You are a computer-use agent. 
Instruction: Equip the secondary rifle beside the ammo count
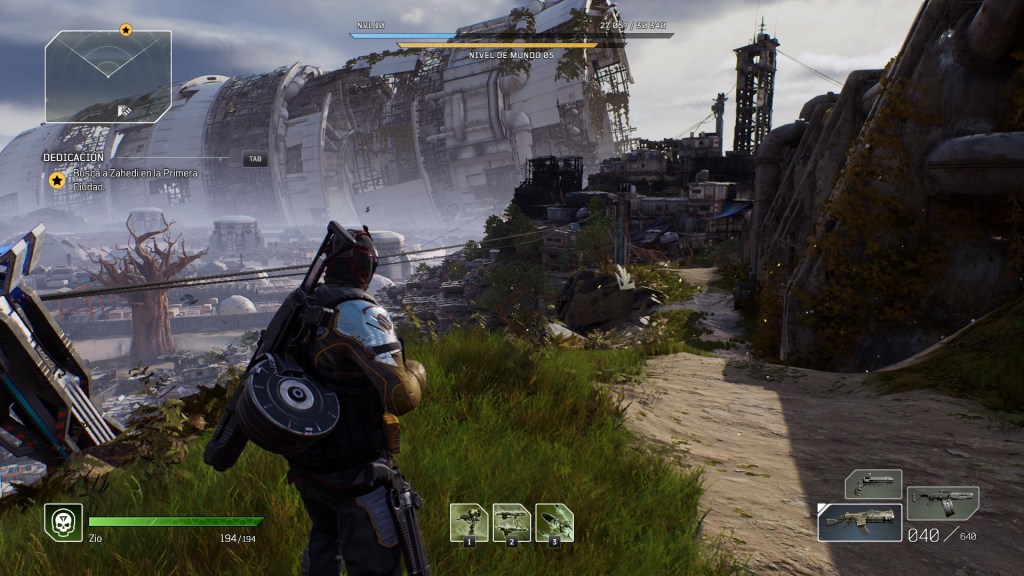942,502
